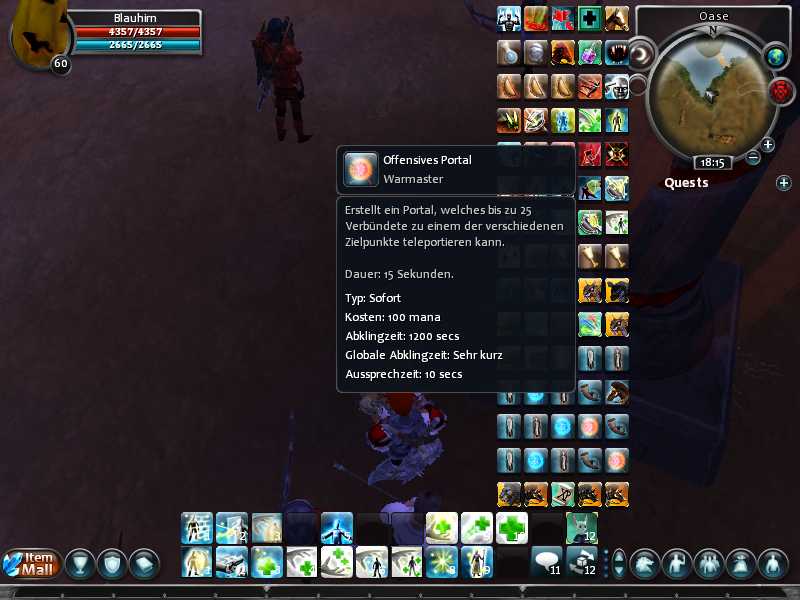Expand the Quests tracker with plus button
Image resolution: width=800 pixels, height=600 pixels.
click(x=783, y=182)
